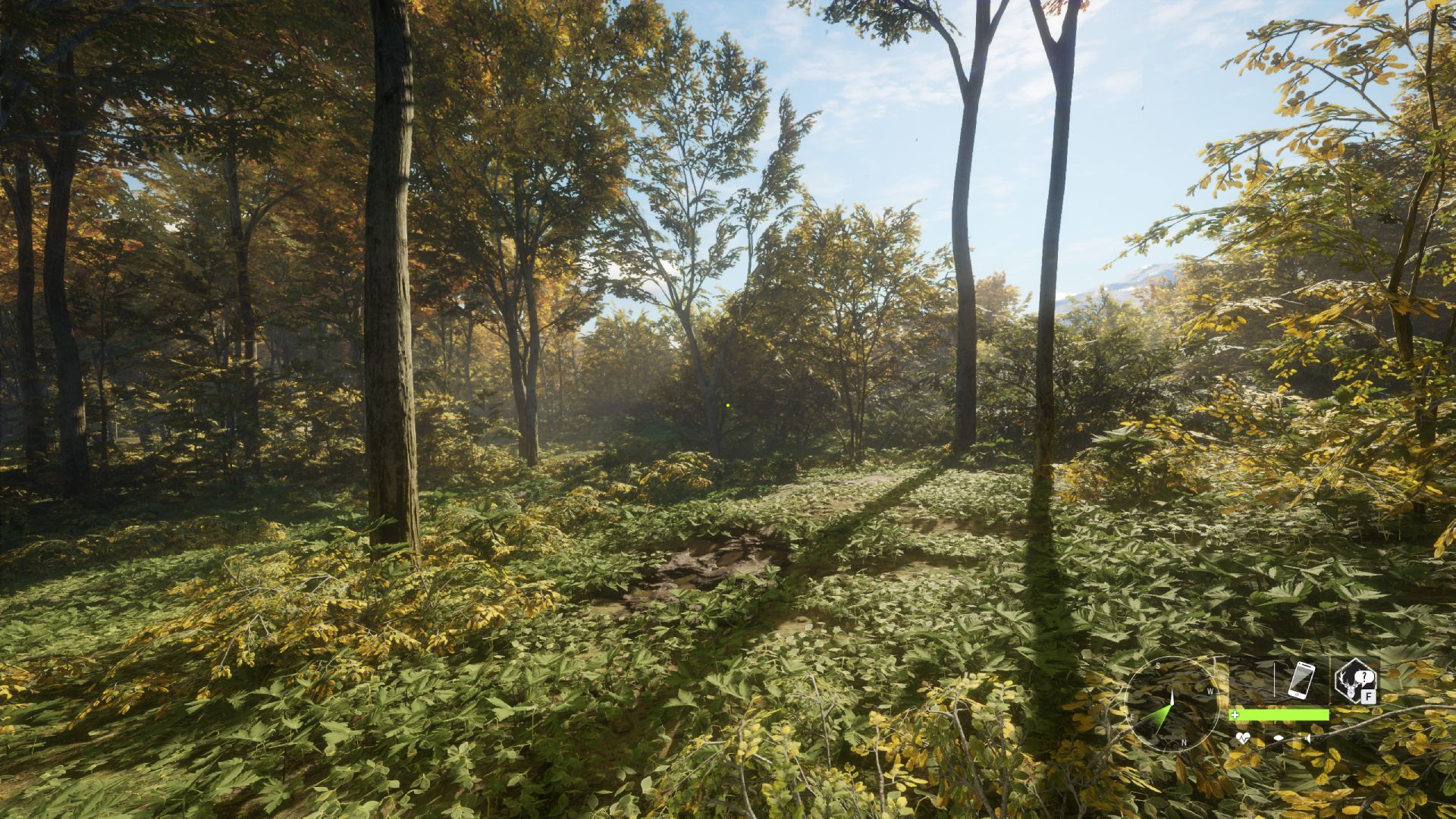Click the speaker noise indicator icon
Image resolution: width=1456 pixels, height=819 pixels.
pos(1309,738)
